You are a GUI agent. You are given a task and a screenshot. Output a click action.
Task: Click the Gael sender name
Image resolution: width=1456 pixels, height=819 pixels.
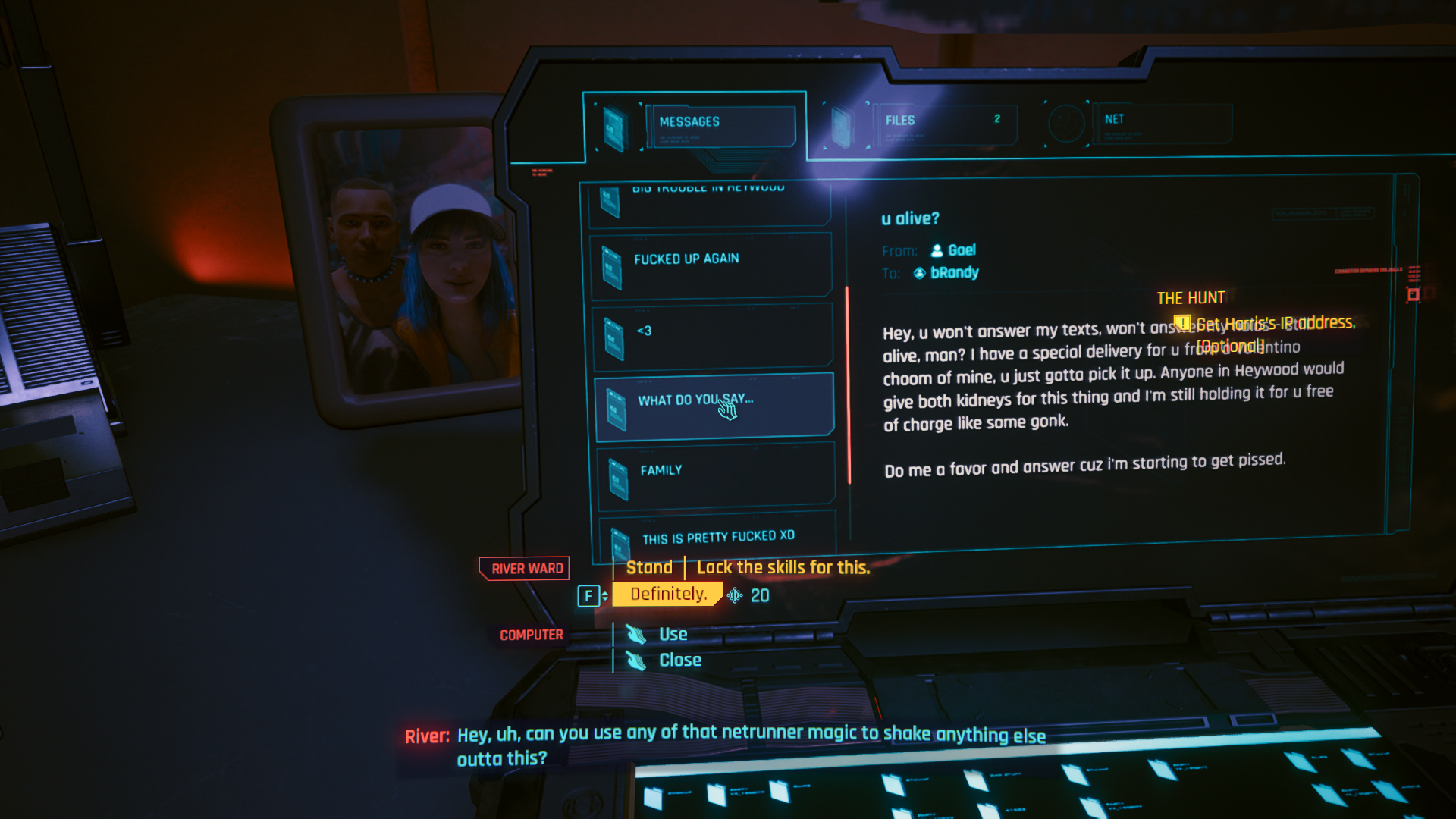point(964,250)
